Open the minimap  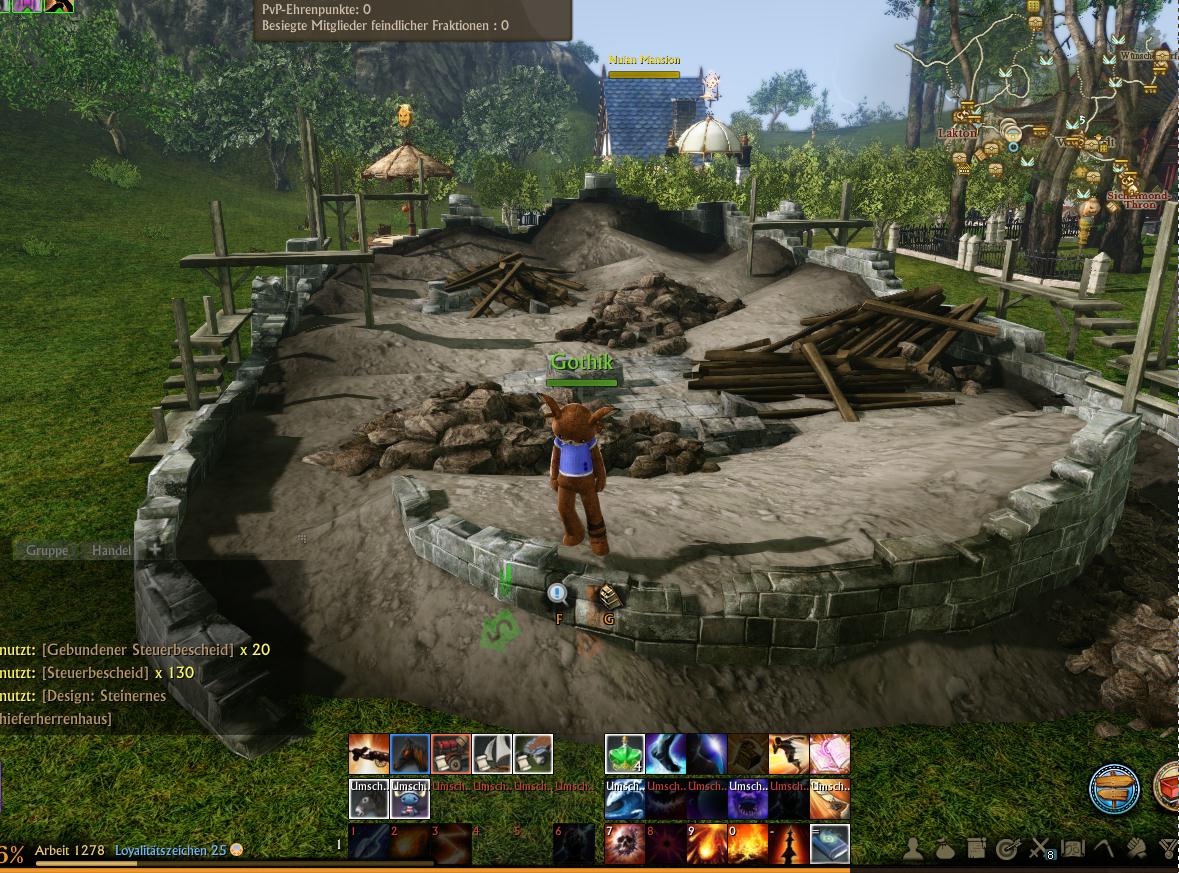tap(1040, 110)
